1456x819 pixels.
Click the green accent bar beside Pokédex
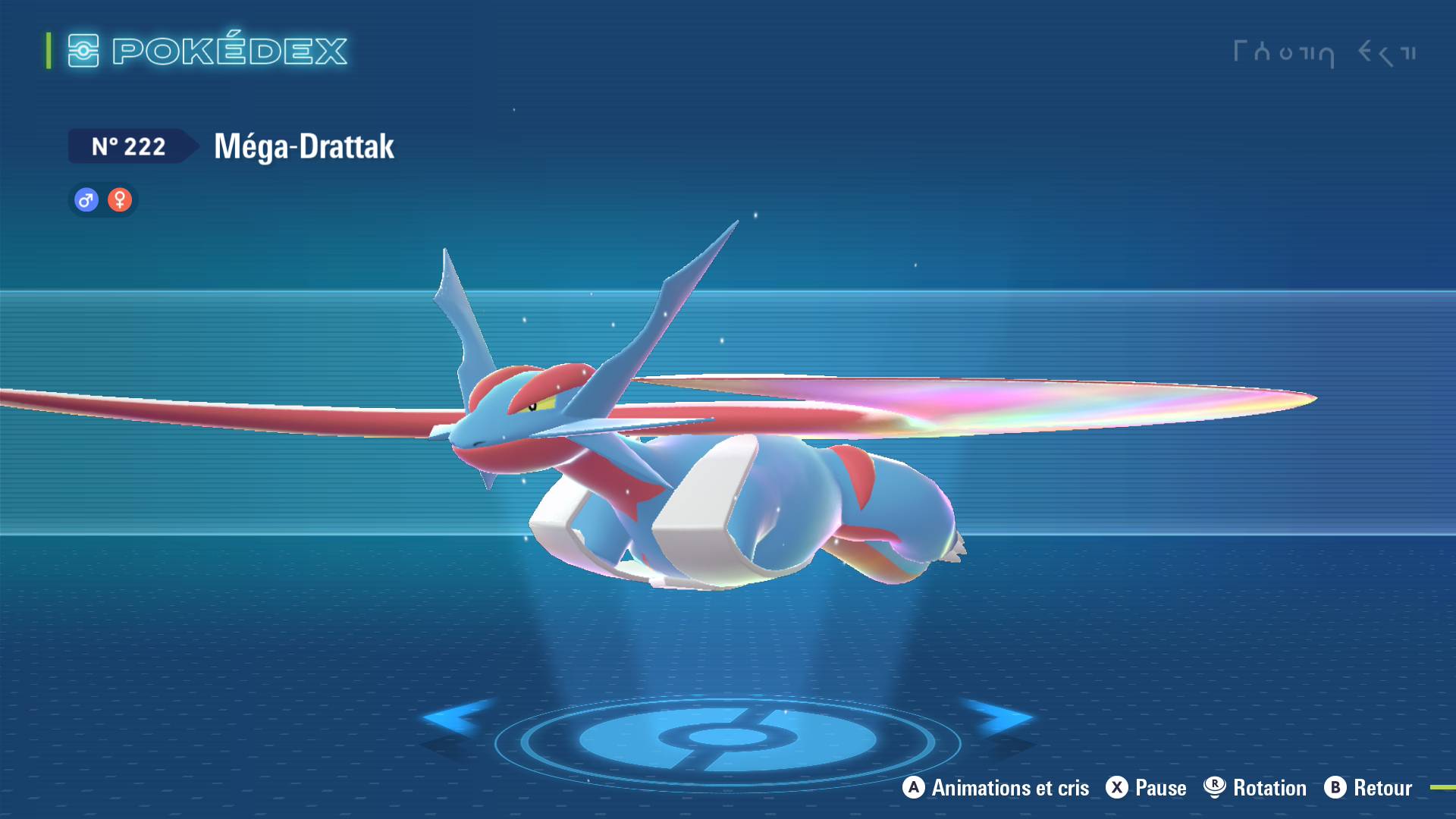(47, 52)
